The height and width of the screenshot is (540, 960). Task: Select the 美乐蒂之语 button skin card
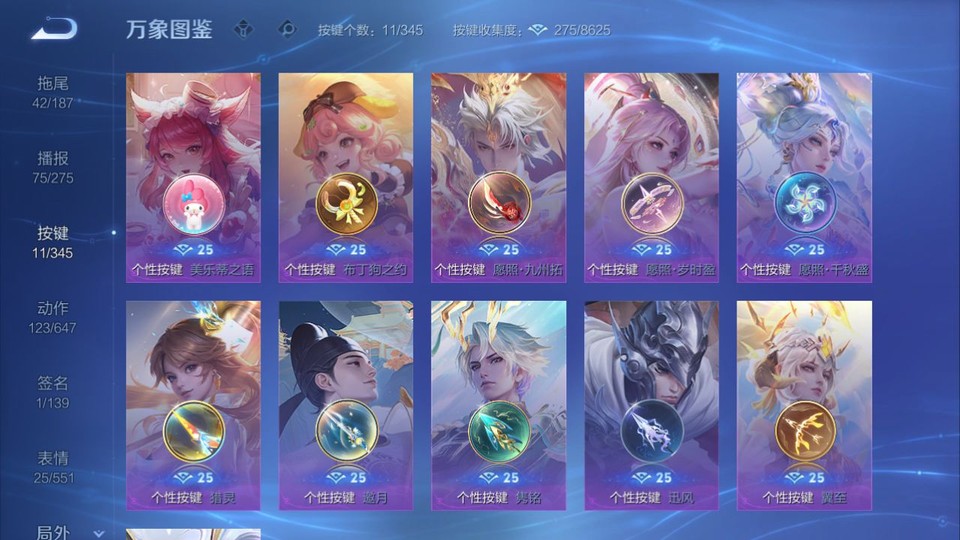click(x=193, y=177)
